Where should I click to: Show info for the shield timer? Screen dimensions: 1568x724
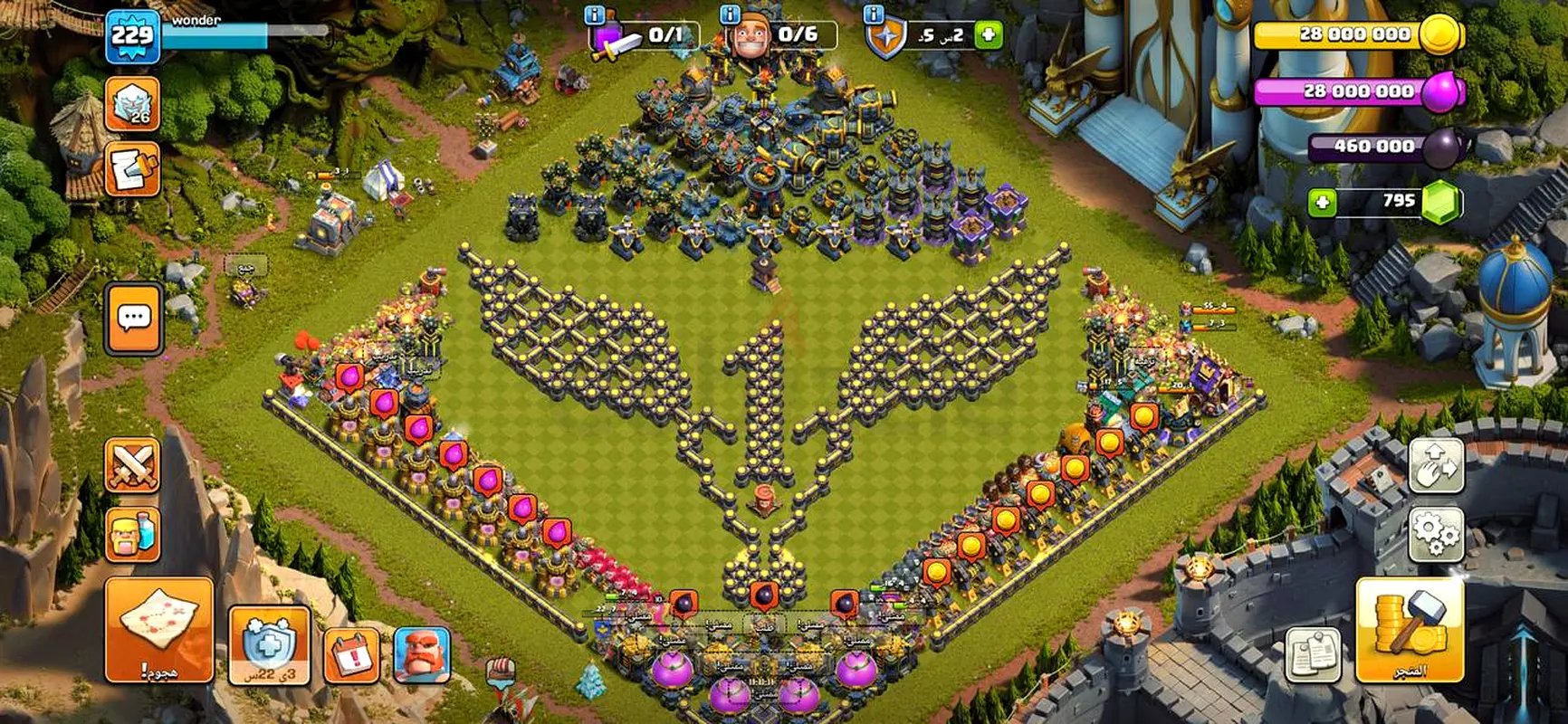[x=874, y=14]
